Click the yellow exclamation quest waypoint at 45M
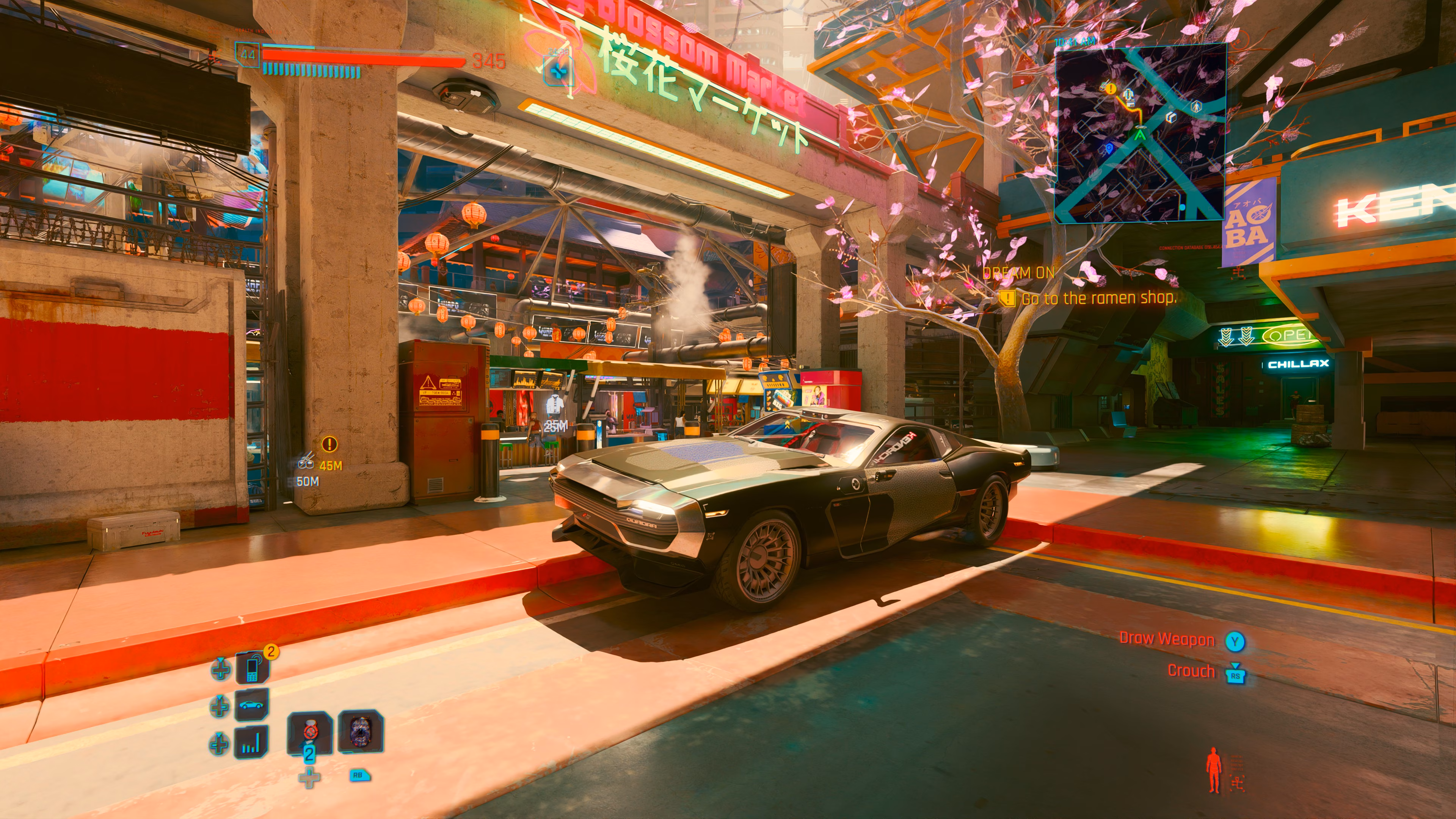Screen dimensions: 1456x819 coord(329,444)
